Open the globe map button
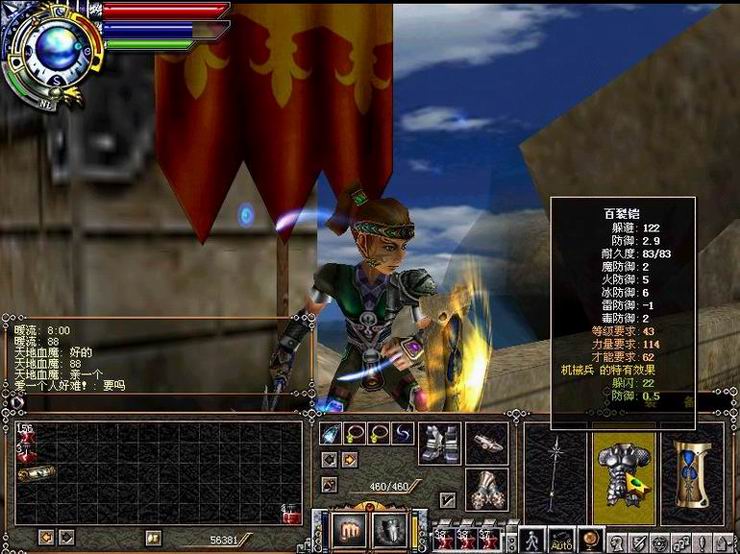The height and width of the screenshot is (554, 740). tap(591, 541)
